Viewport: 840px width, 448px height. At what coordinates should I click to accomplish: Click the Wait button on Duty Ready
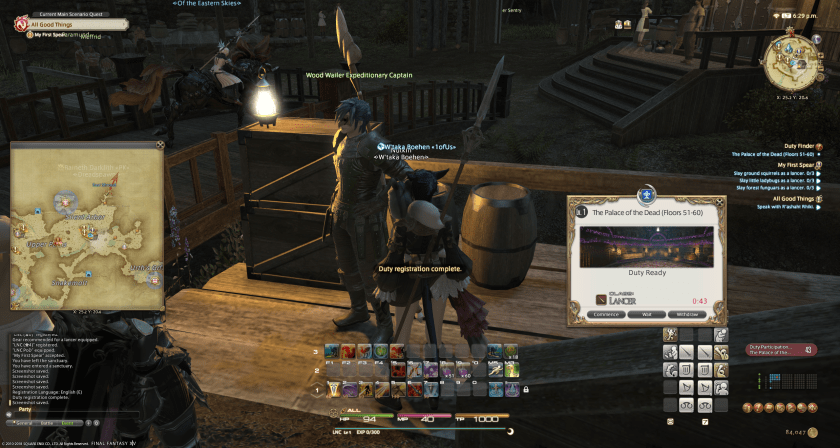(646, 314)
